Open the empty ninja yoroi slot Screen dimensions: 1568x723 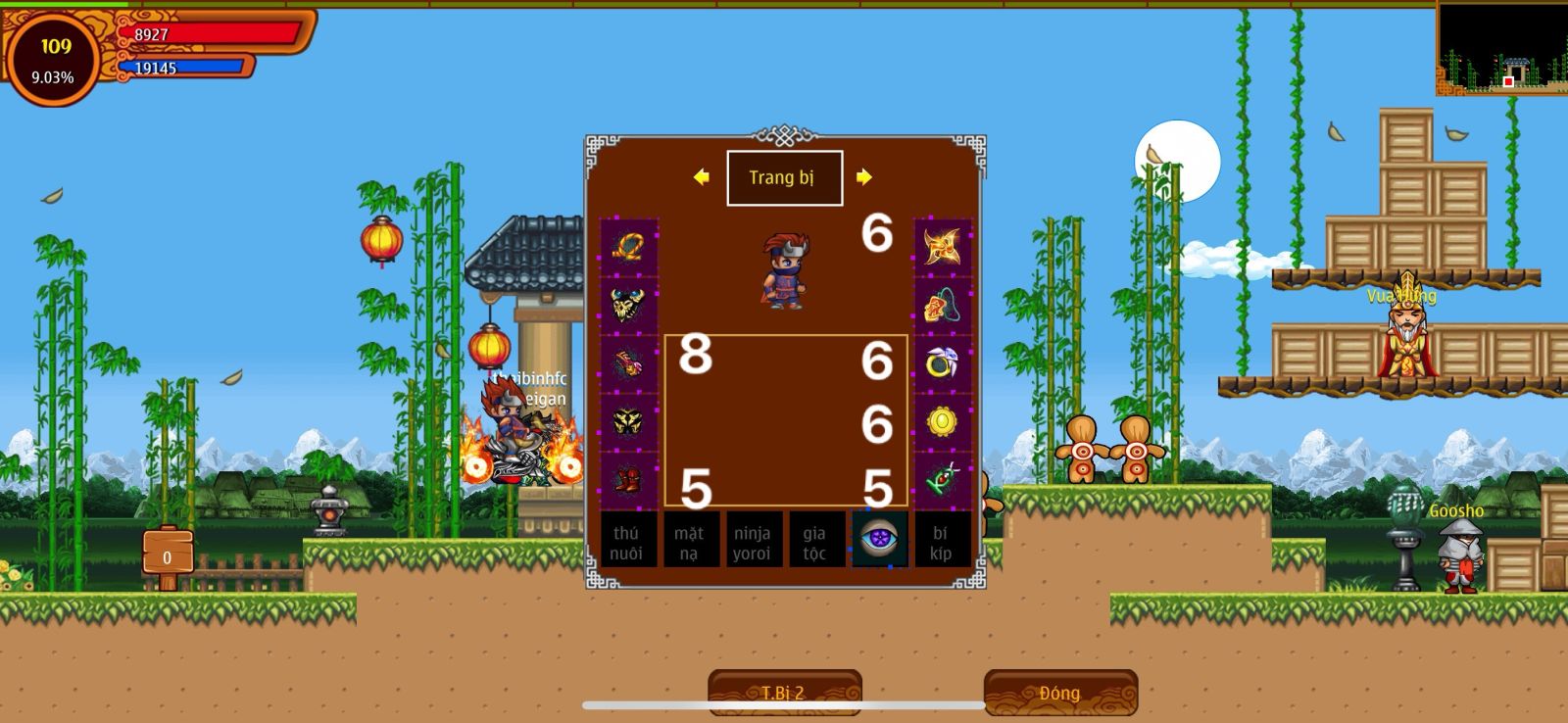(753, 542)
